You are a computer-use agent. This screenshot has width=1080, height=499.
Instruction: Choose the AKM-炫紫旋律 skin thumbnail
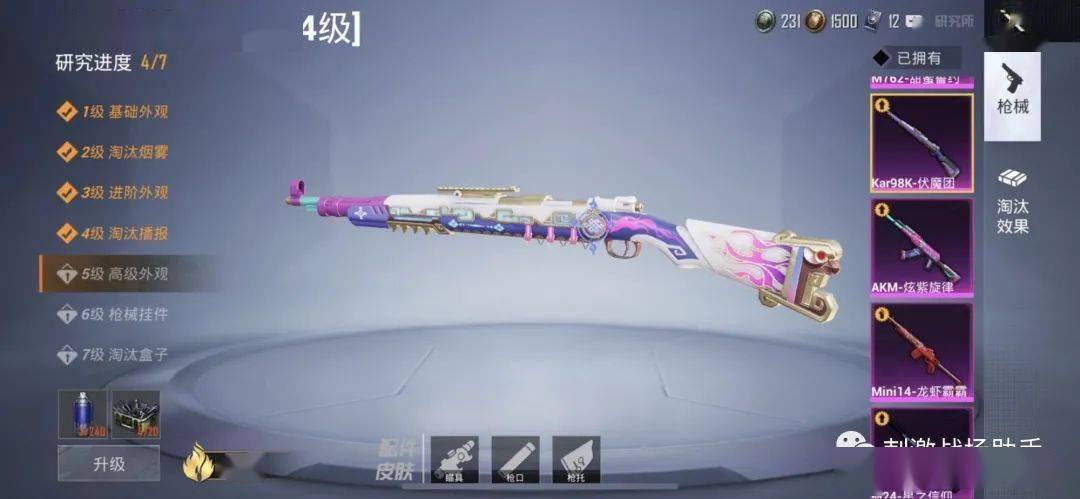(x=921, y=247)
